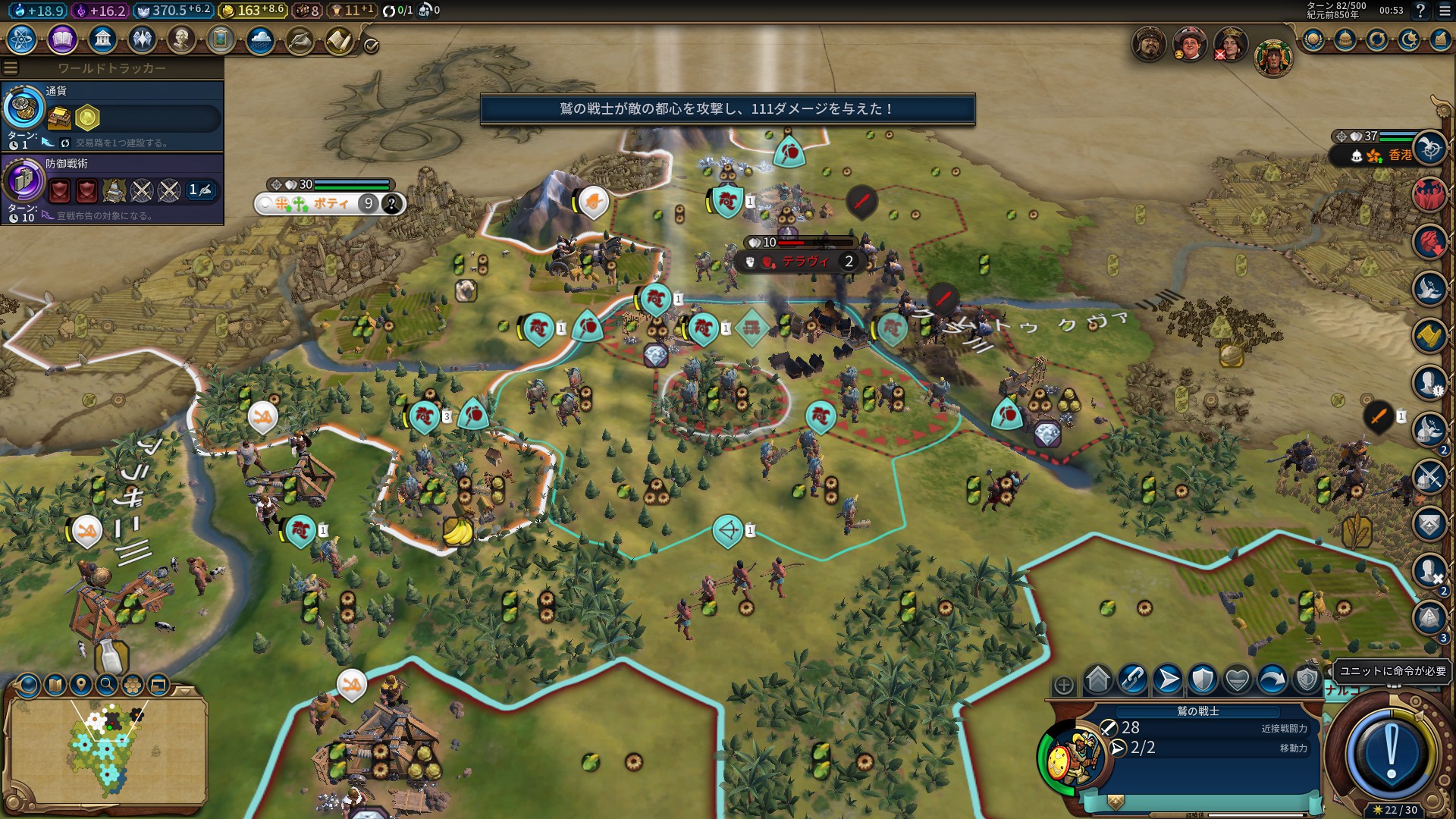Toggle the minimap search magnifier button

[107, 685]
